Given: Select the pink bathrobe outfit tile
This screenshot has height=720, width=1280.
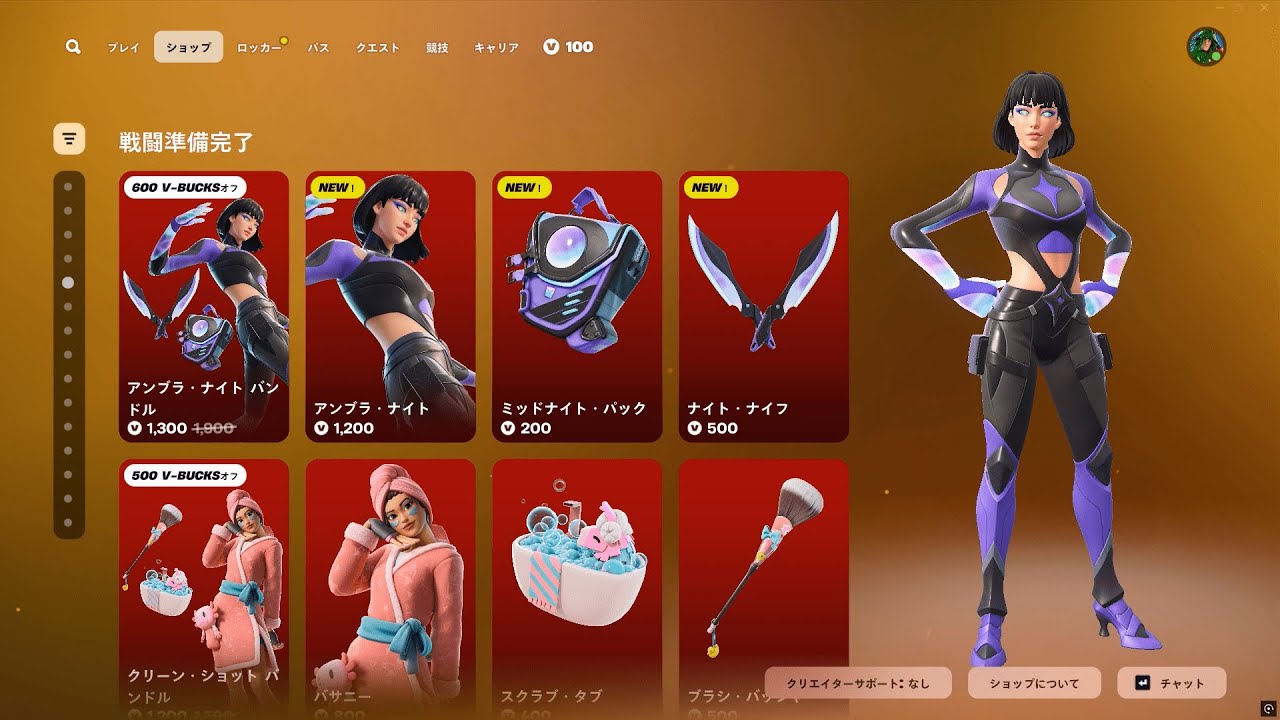Looking at the screenshot, I should pos(390,585).
